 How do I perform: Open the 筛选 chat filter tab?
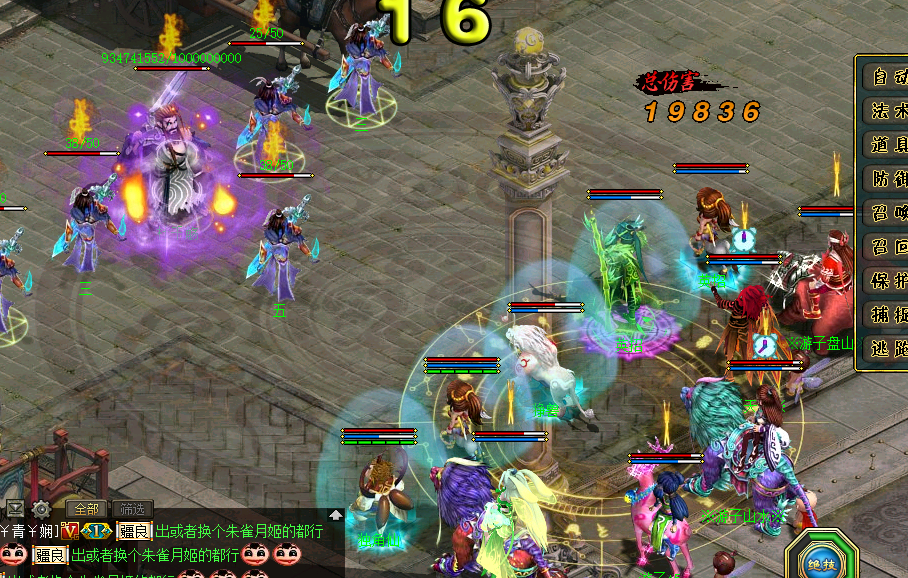[x=131, y=508]
